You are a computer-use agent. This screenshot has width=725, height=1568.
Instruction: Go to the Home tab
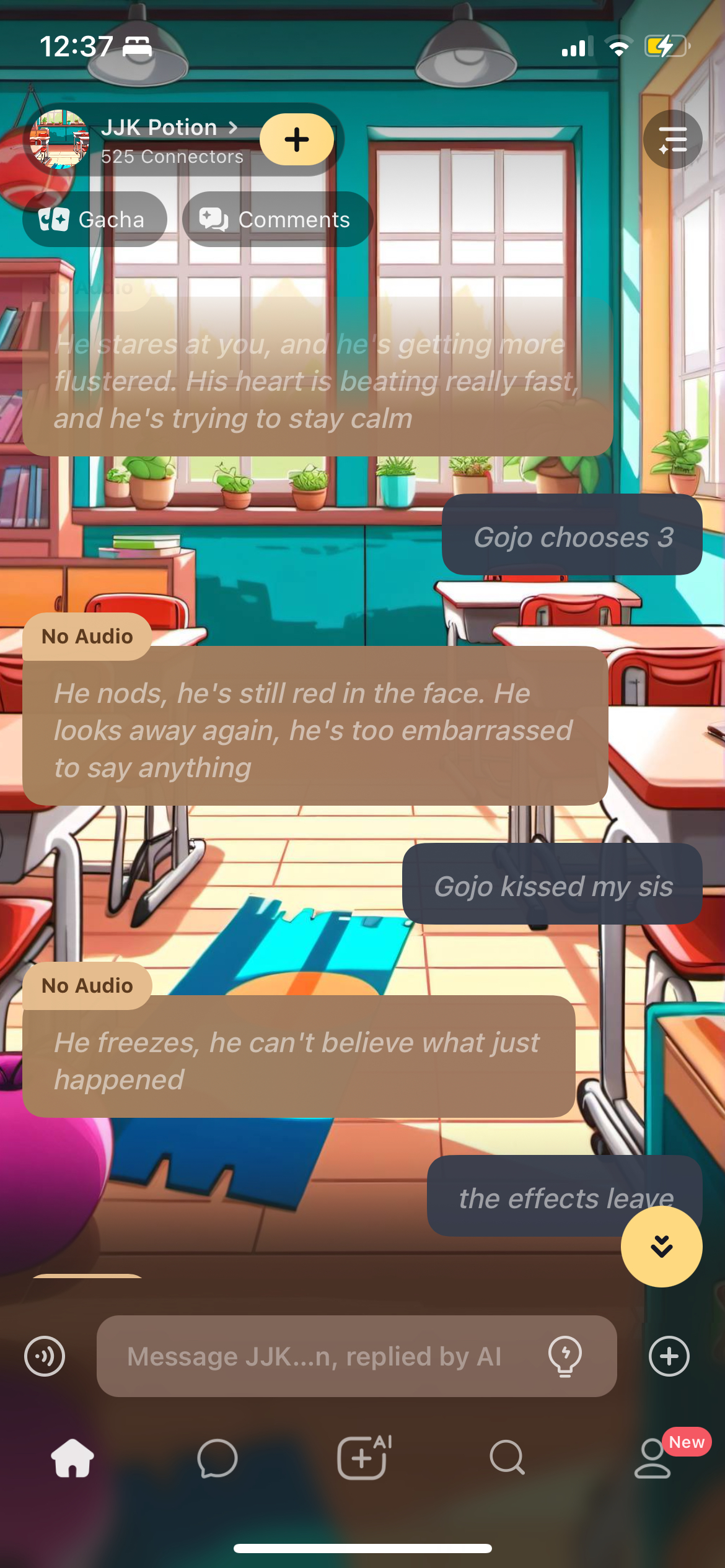[x=72, y=1458]
